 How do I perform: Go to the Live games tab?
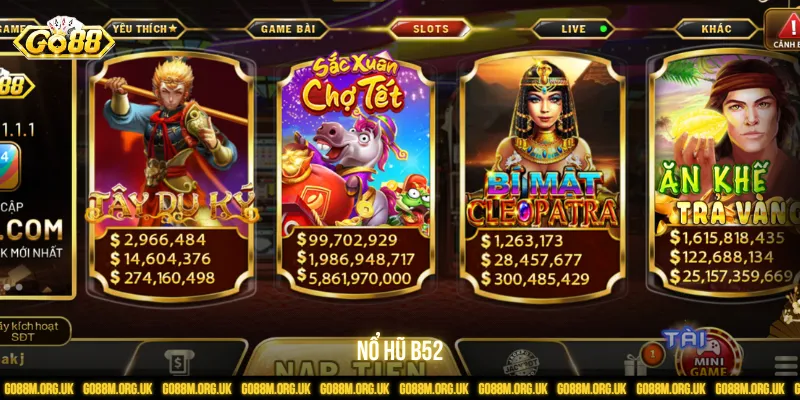(574, 29)
